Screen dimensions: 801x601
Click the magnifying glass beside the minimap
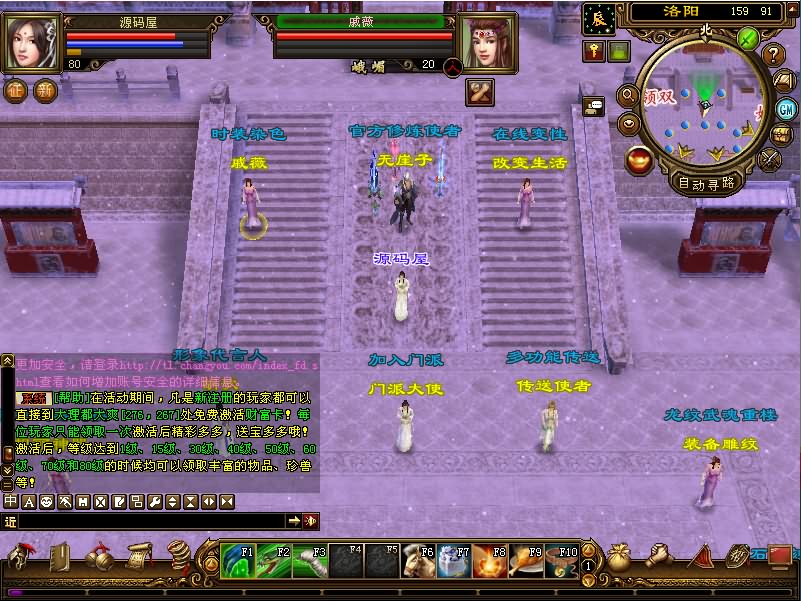pos(629,96)
